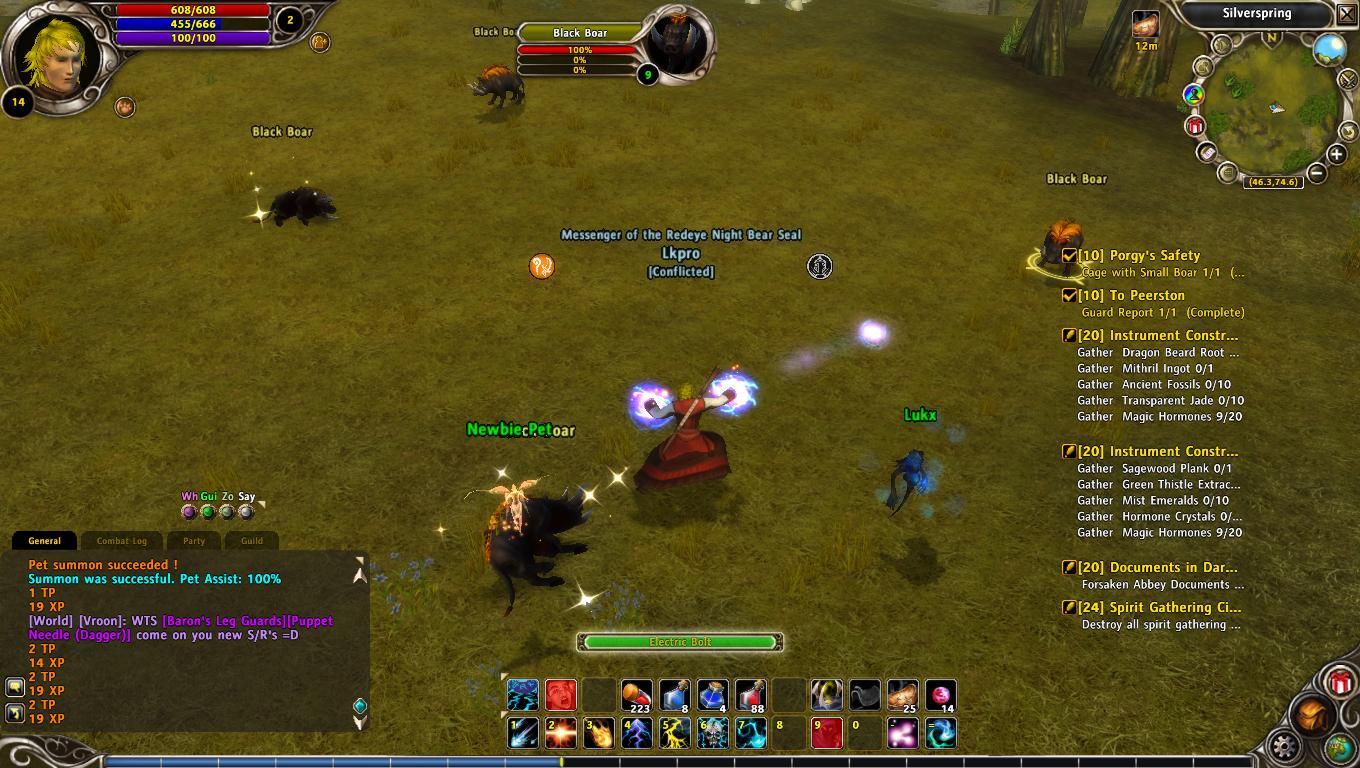Open the world map globe icon
The image size is (1360, 768).
[1329, 49]
